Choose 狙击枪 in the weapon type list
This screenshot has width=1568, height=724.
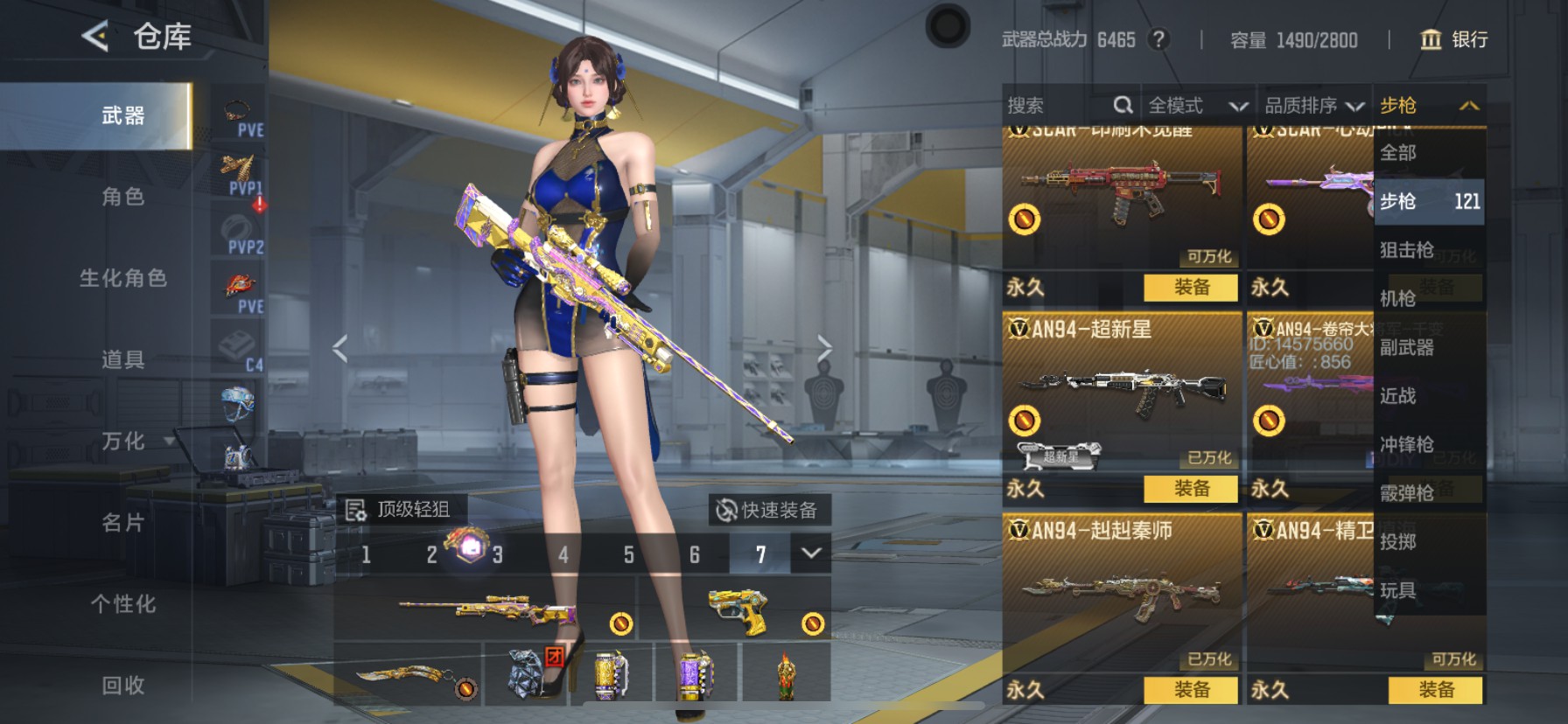[x=1407, y=250]
